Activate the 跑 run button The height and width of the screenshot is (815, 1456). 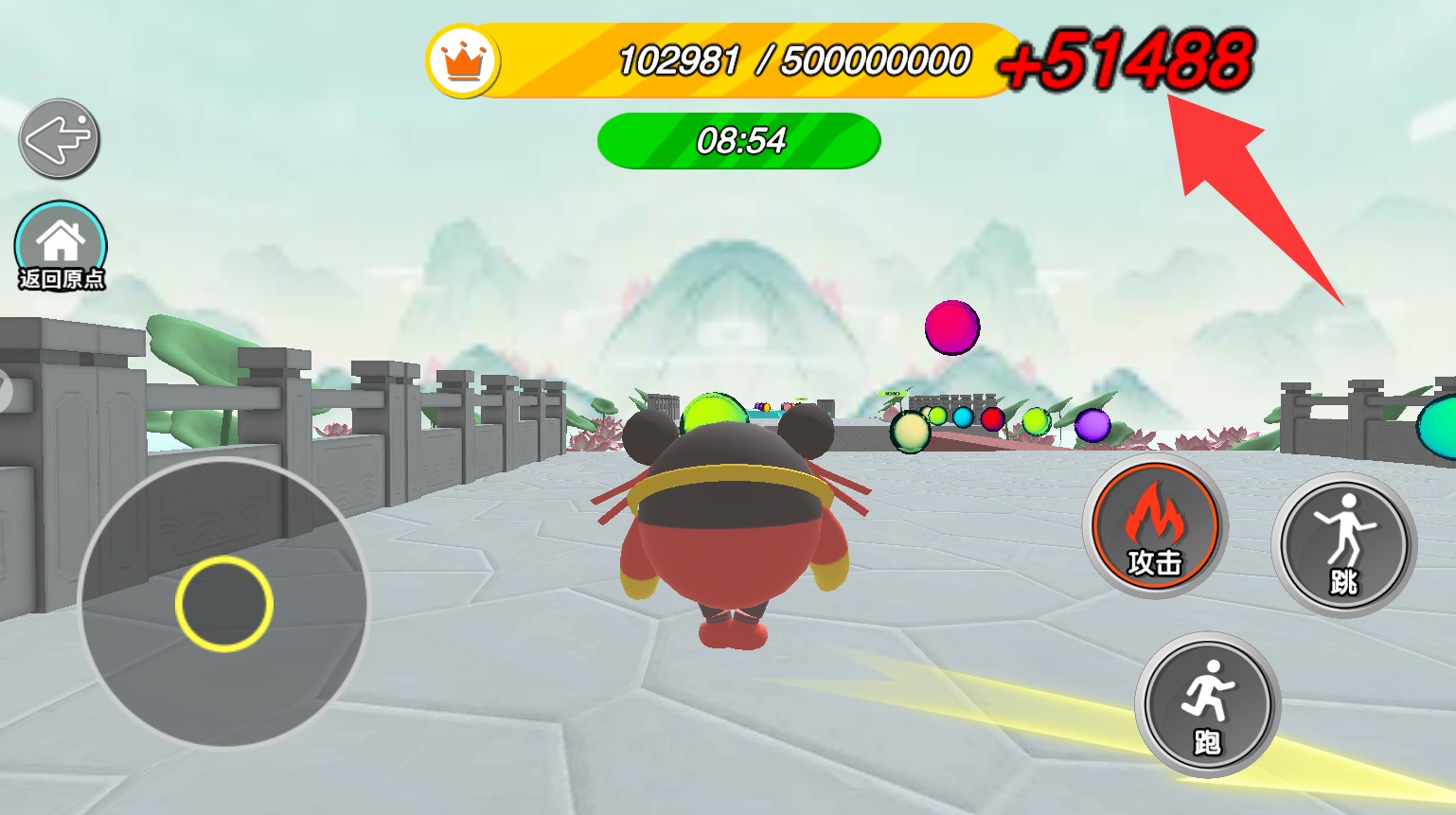(x=1207, y=705)
